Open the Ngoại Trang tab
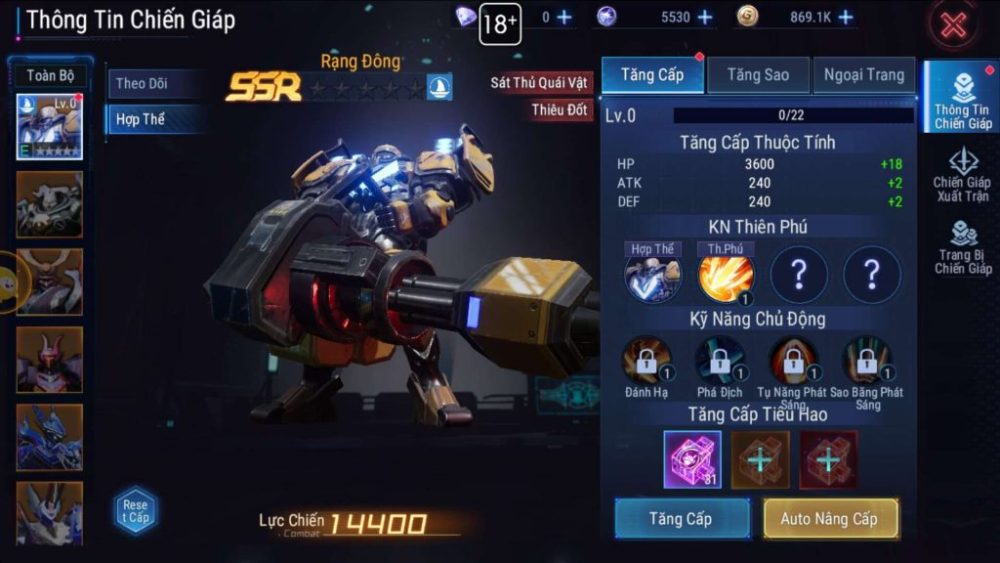 864,75
